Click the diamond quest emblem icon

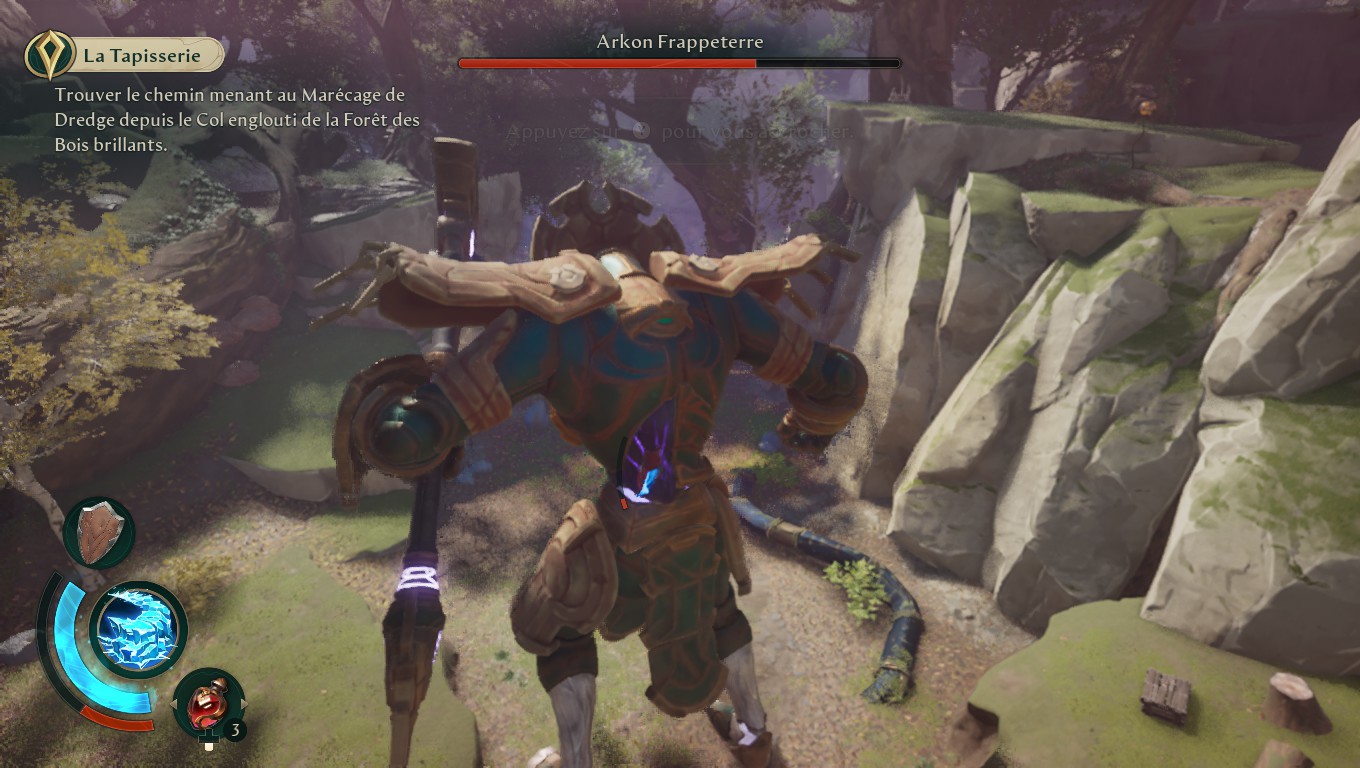(46, 55)
